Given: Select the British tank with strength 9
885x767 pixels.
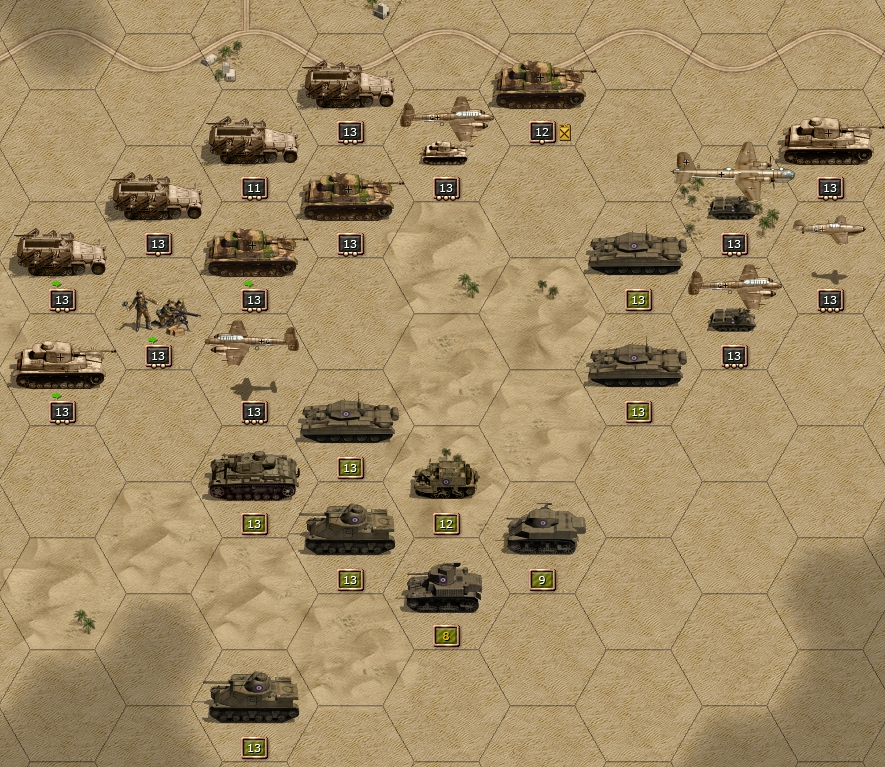Looking at the screenshot, I should [x=543, y=531].
